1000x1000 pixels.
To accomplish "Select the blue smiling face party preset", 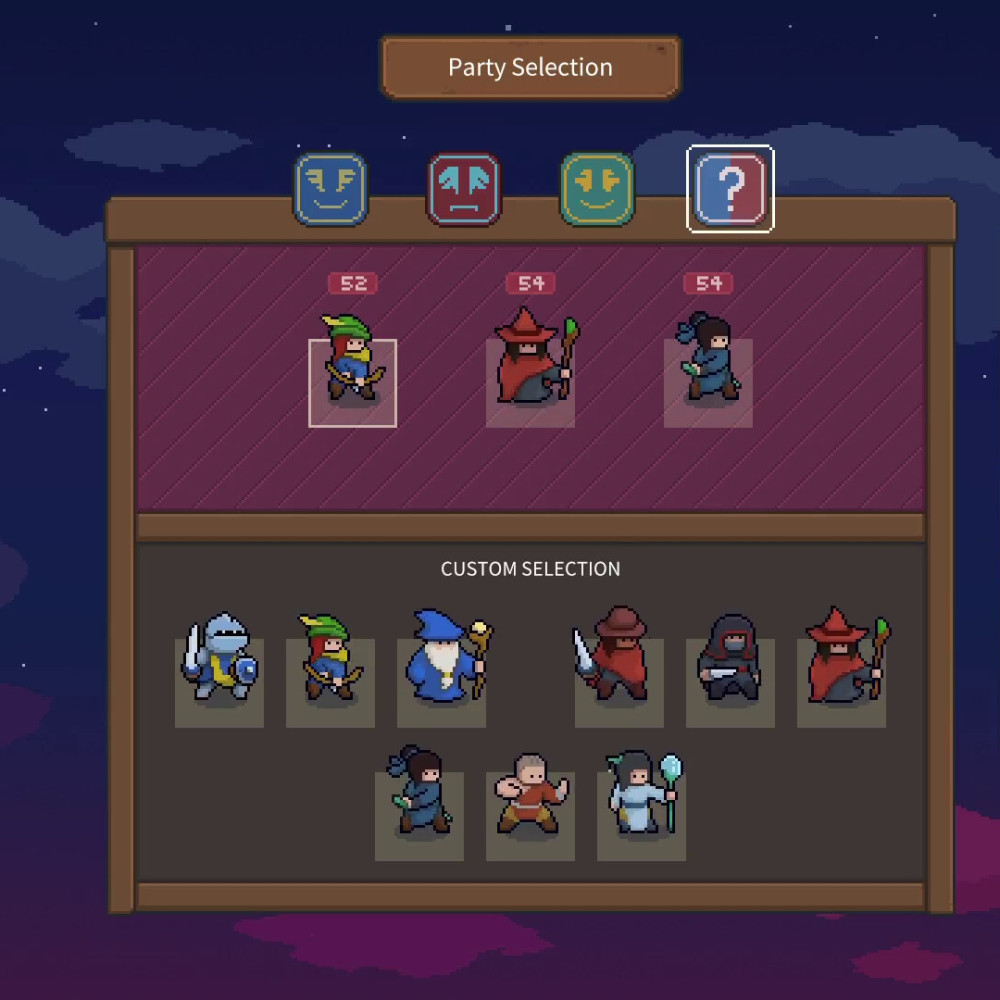I will point(331,189).
